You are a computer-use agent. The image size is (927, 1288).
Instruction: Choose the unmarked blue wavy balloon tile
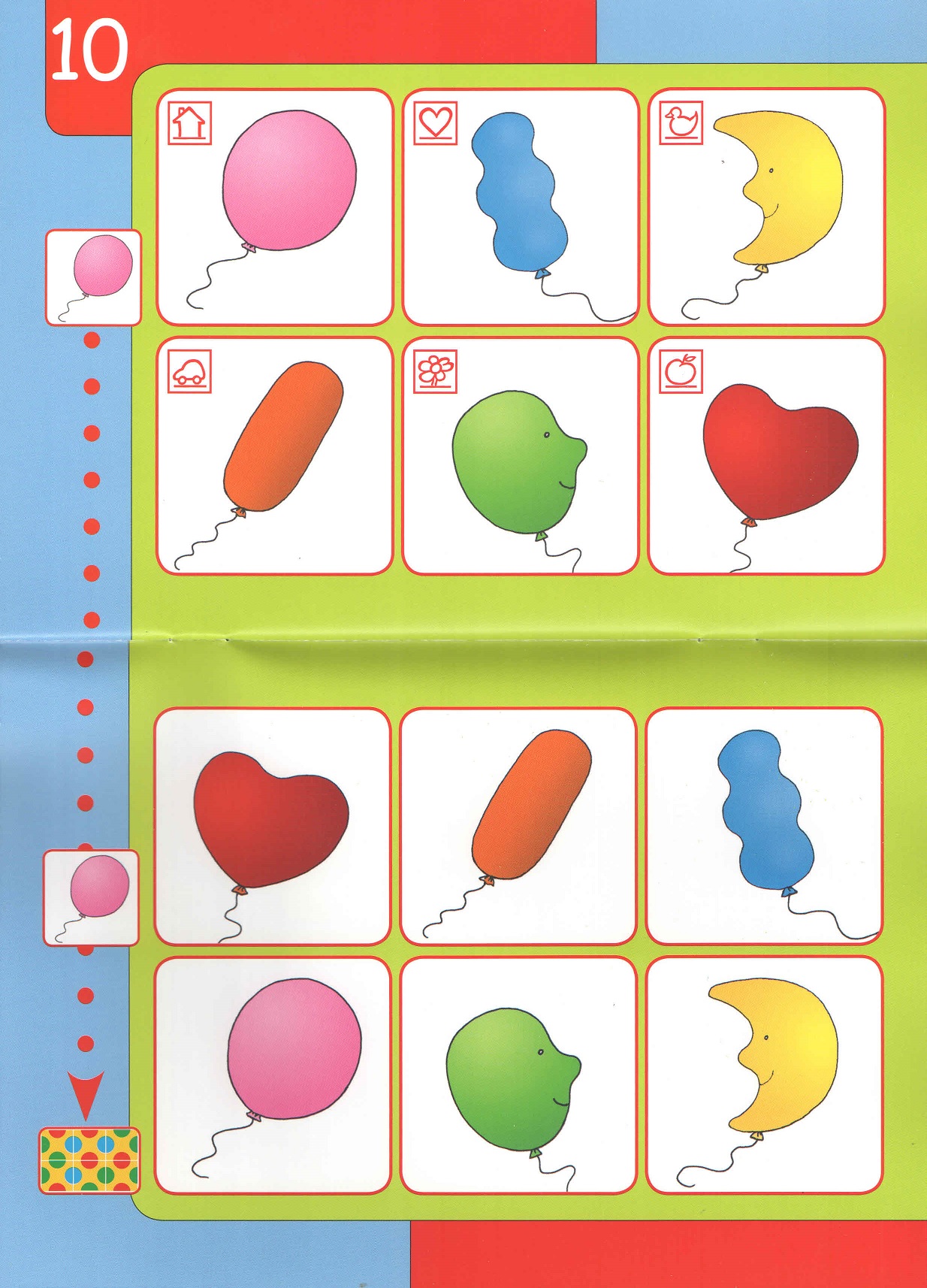tap(764, 826)
